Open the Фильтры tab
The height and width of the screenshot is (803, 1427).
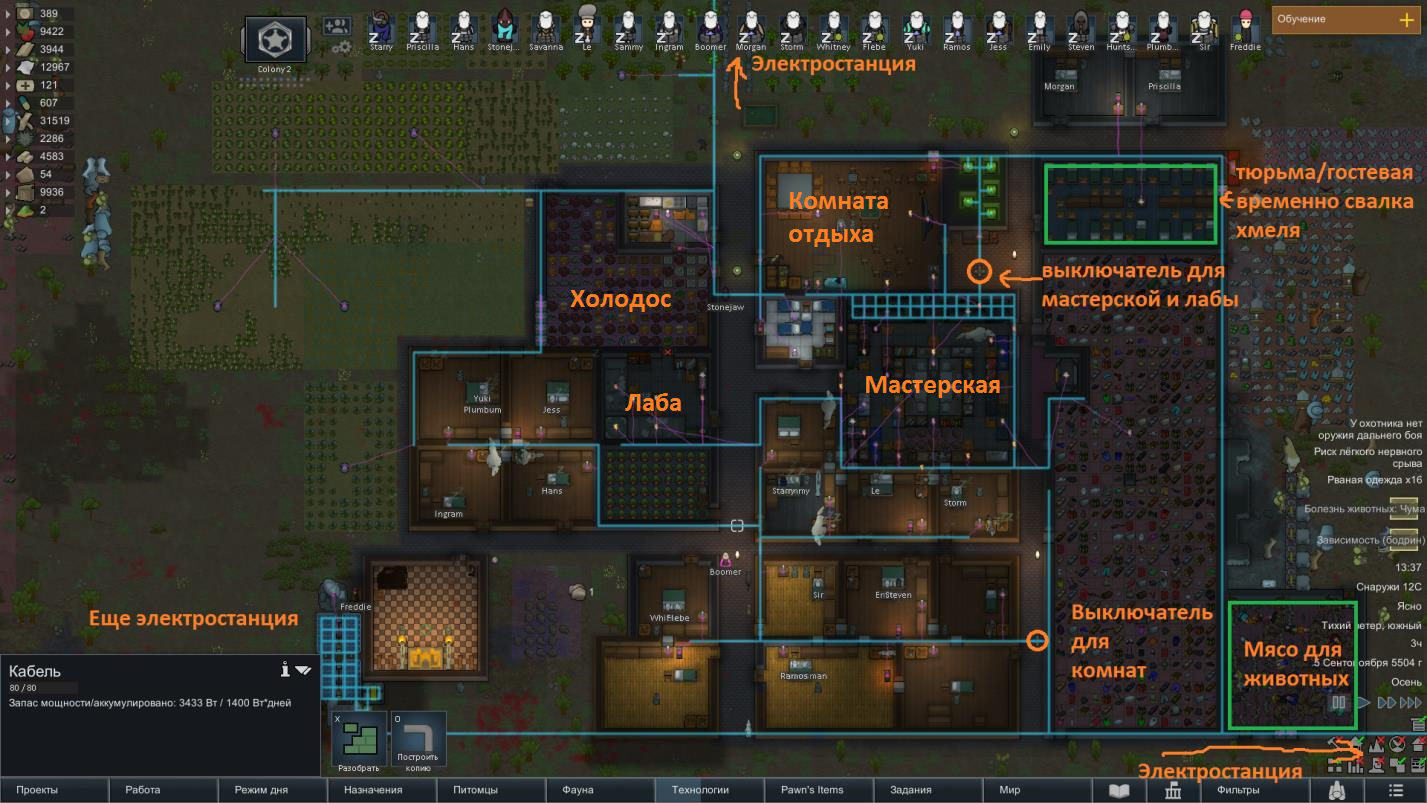click(1238, 790)
